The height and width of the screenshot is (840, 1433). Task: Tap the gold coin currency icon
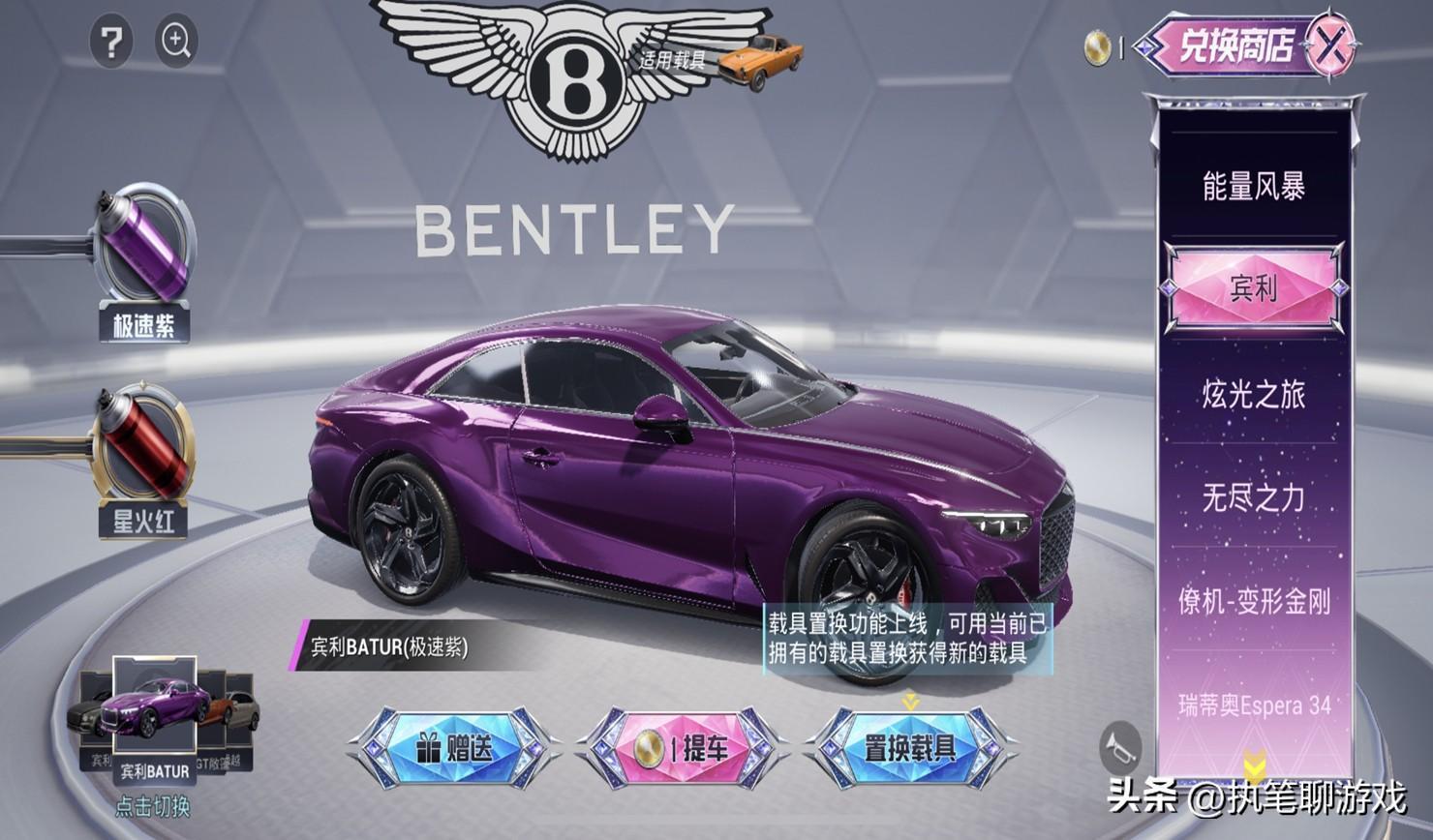[x=1097, y=48]
